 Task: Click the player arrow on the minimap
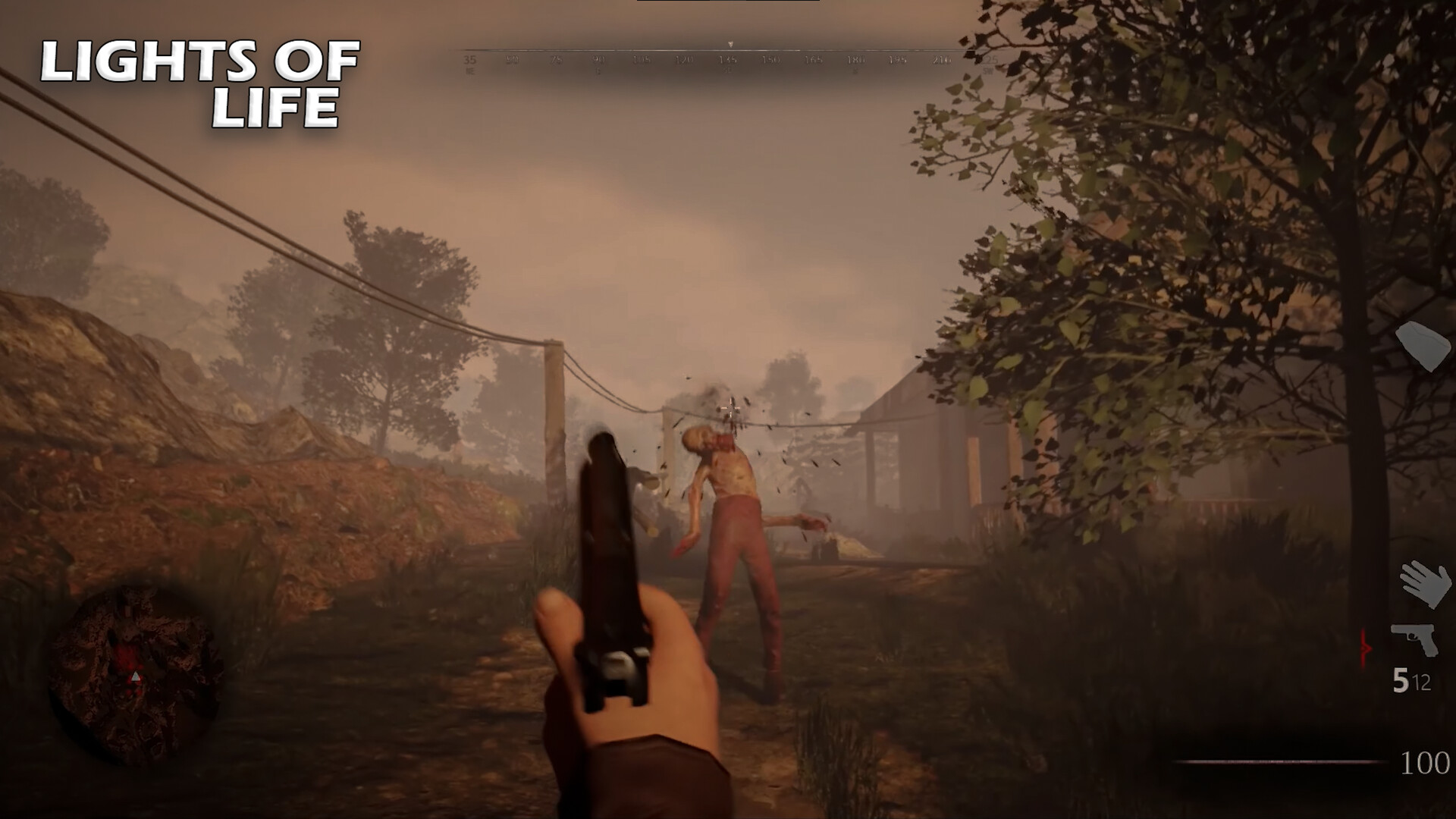coord(136,676)
